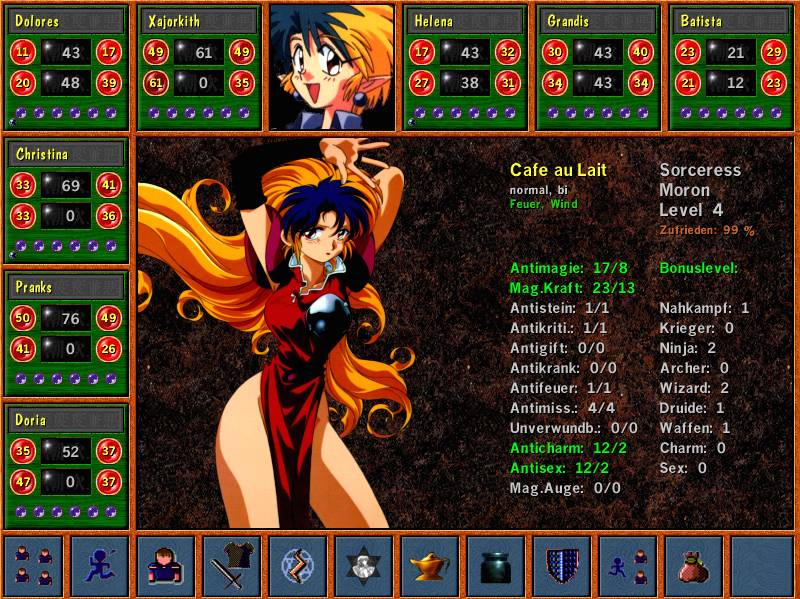Image resolution: width=800 pixels, height=599 pixels.
Task: Open the four-figure party formation icon
Action: pyautogui.click(x=35, y=565)
